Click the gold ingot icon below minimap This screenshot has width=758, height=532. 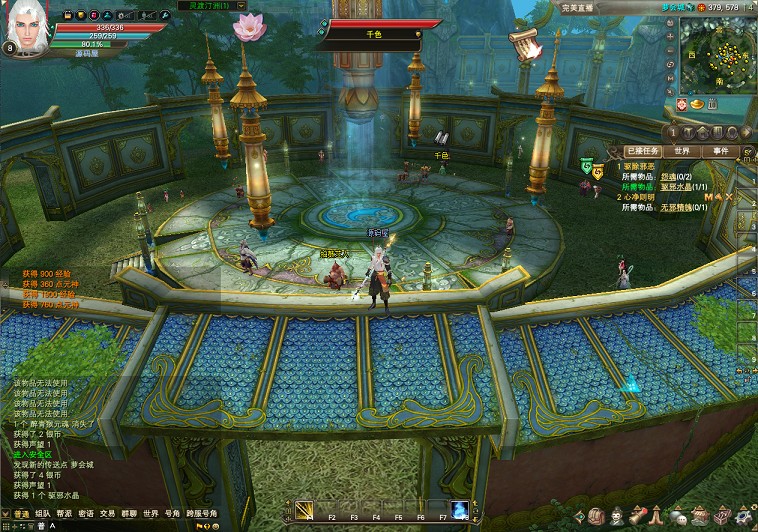point(697,104)
